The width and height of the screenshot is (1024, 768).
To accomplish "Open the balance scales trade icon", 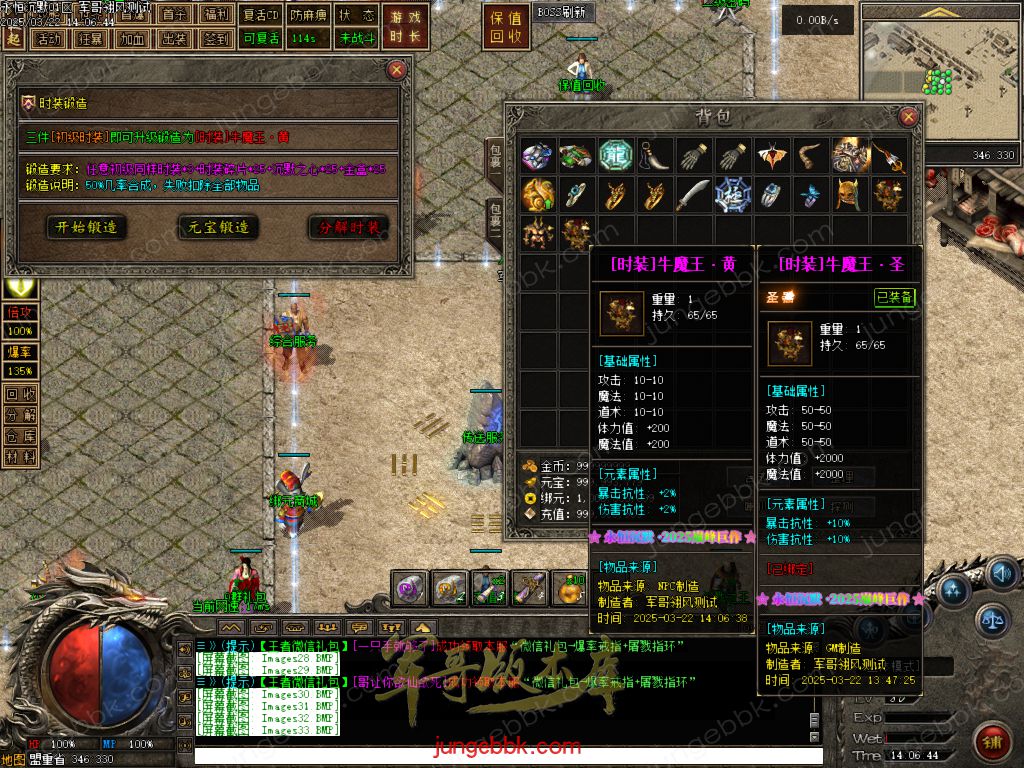I will click(x=991, y=619).
